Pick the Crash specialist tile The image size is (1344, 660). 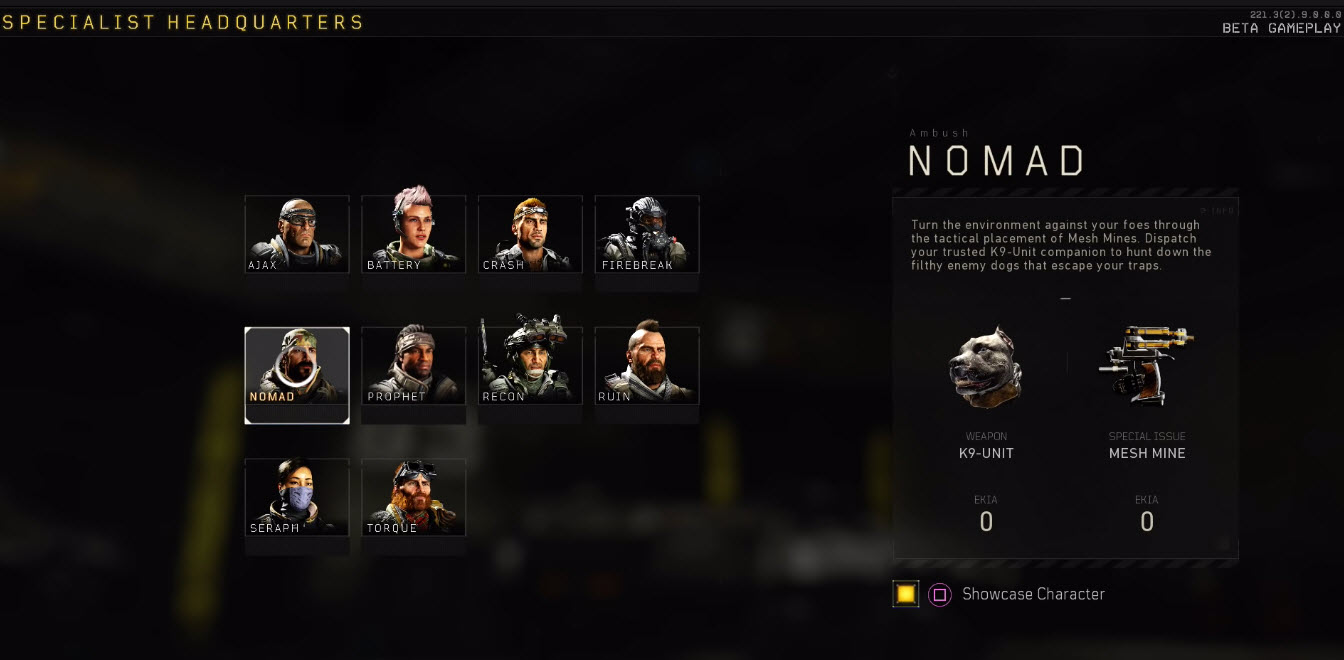[530, 234]
